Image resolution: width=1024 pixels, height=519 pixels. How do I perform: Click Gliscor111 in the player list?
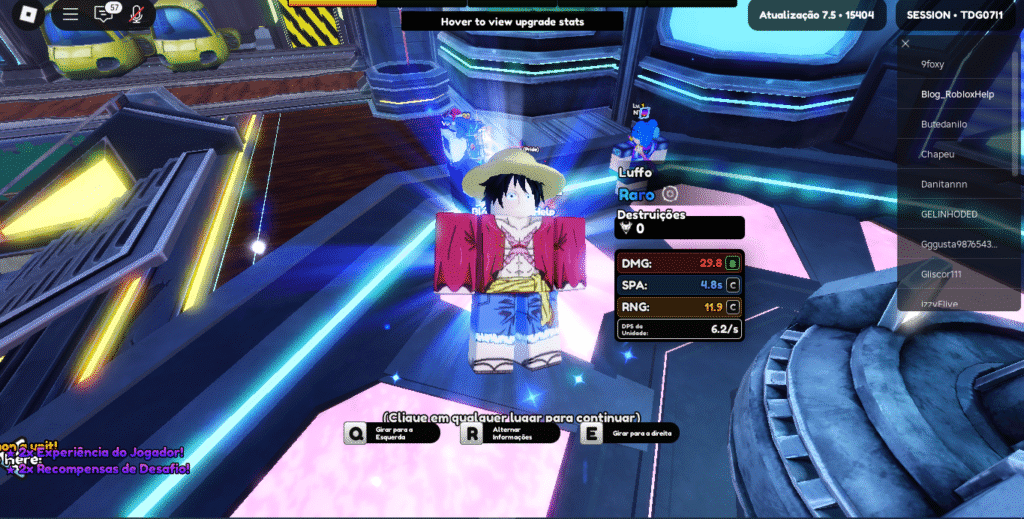(946, 274)
